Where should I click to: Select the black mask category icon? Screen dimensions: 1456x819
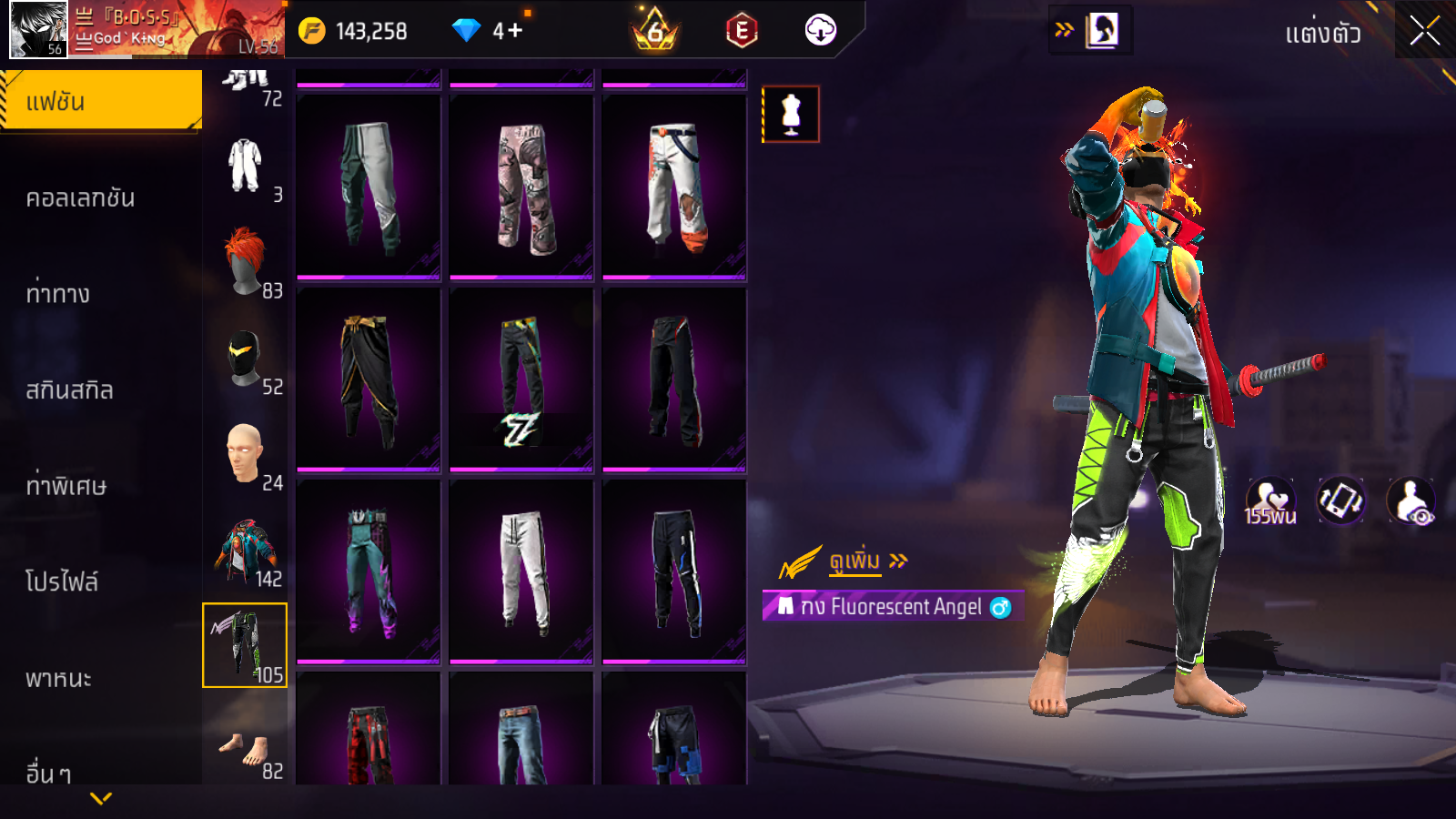click(x=245, y=359)
